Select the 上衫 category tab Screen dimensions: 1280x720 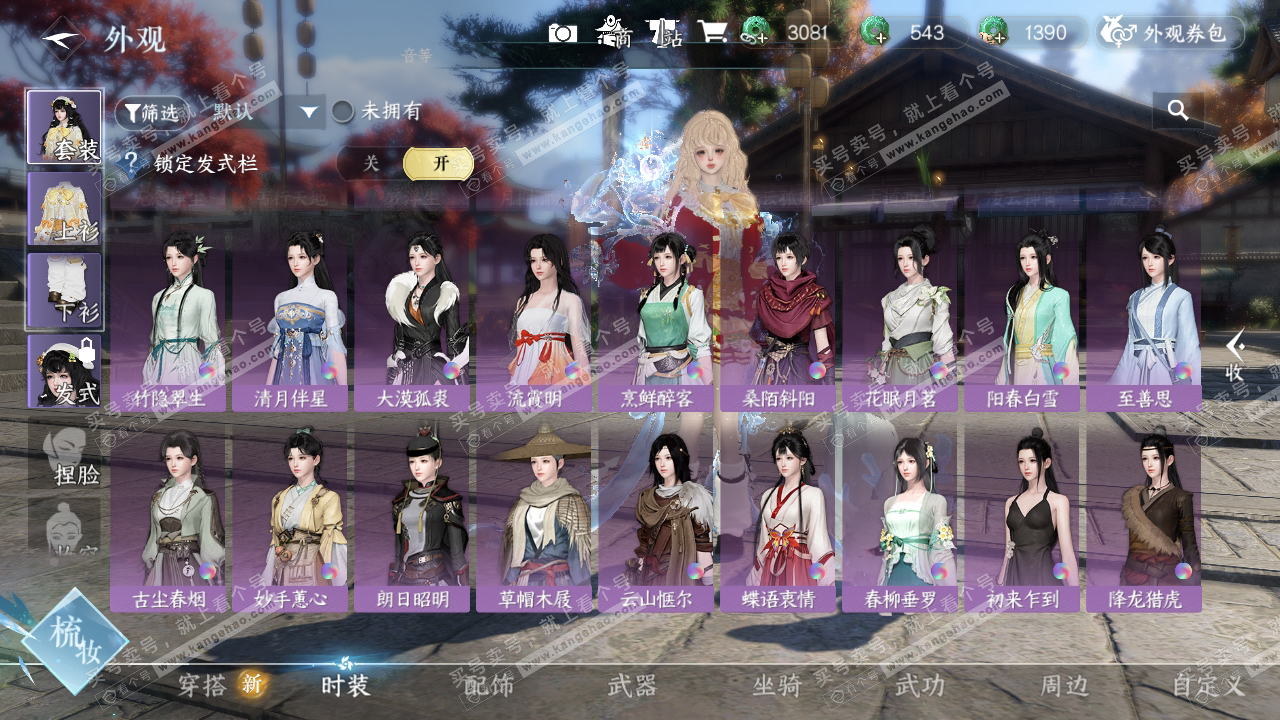tap(64, 208)
